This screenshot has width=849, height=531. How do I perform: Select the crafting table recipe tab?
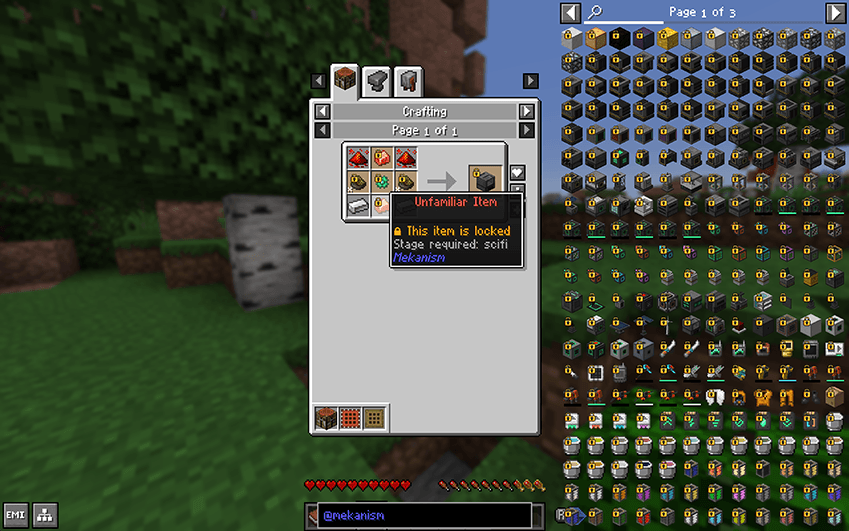[x=344, y=80]
